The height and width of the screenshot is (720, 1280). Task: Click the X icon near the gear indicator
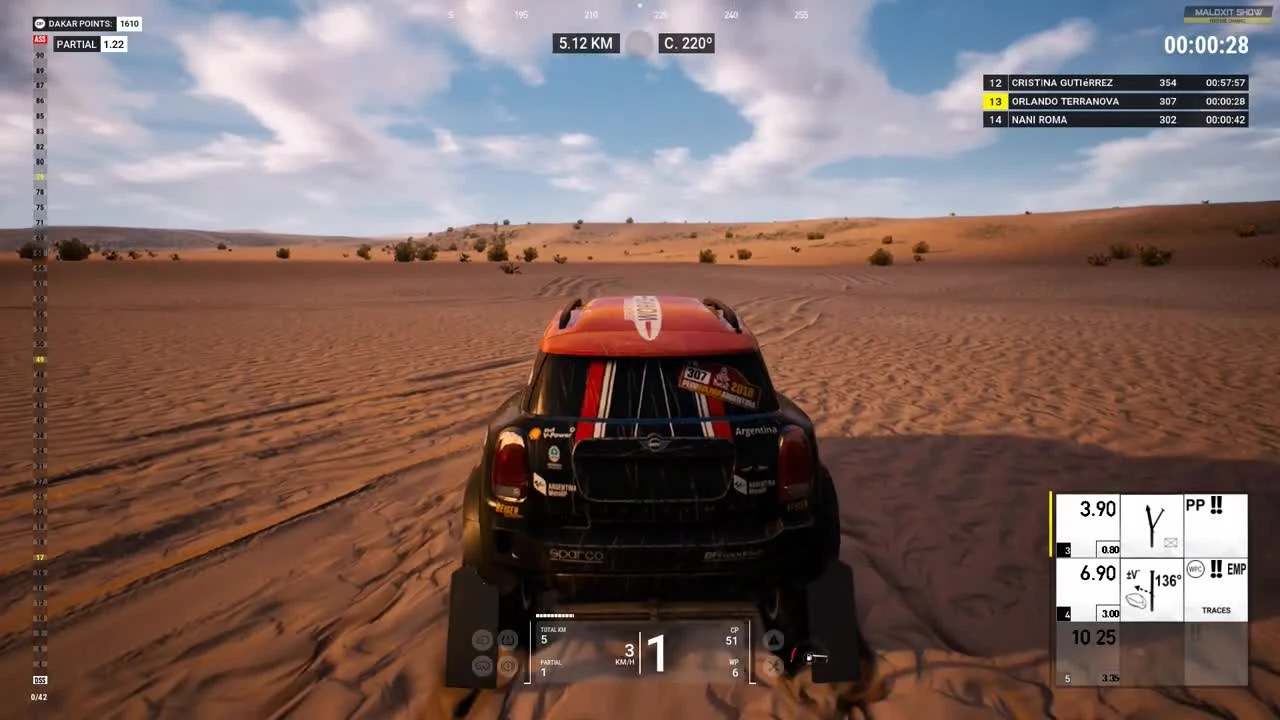coord(773,665)
